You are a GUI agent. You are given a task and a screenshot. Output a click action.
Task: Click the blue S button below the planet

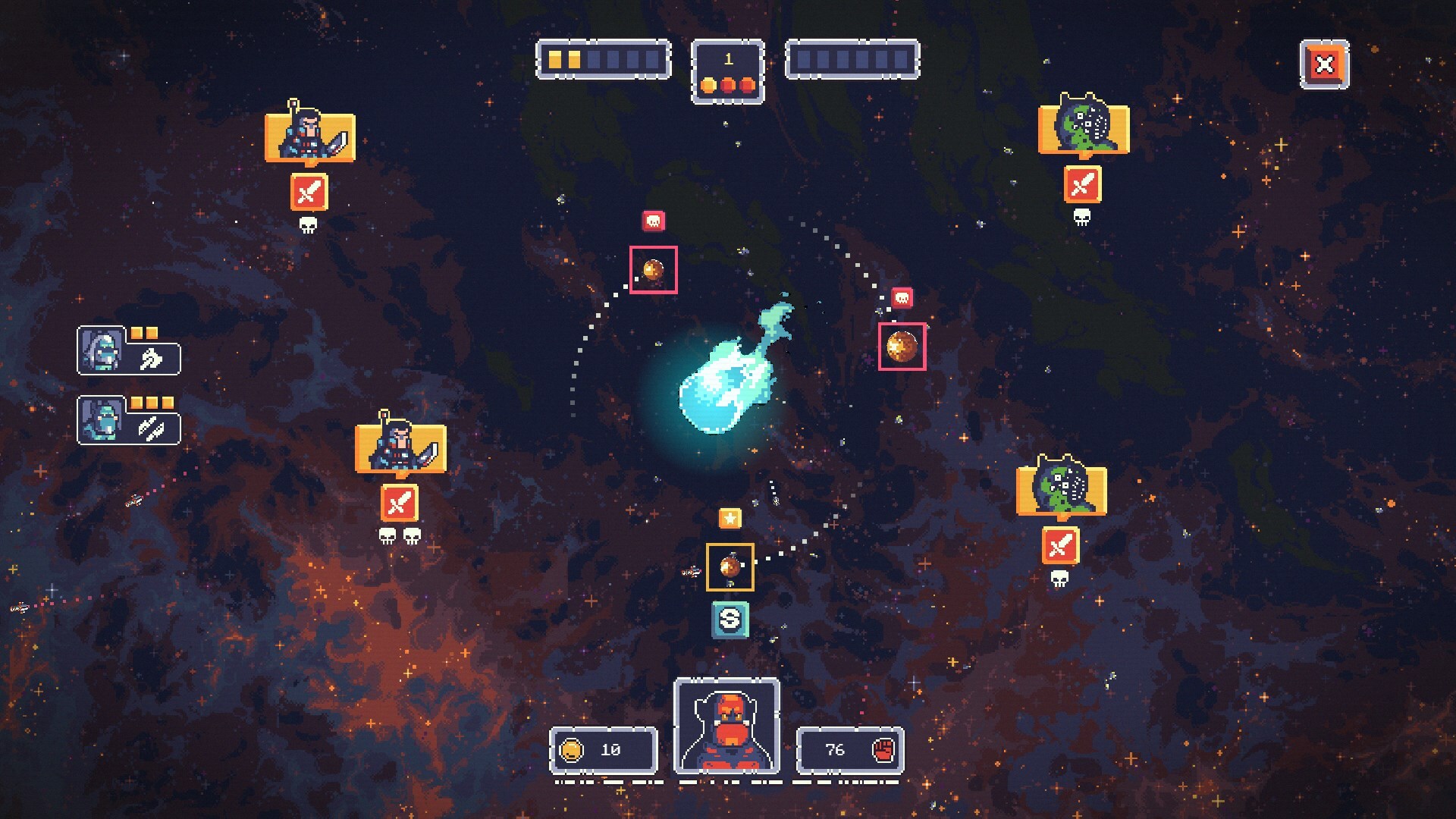click(x=730, y=620)
